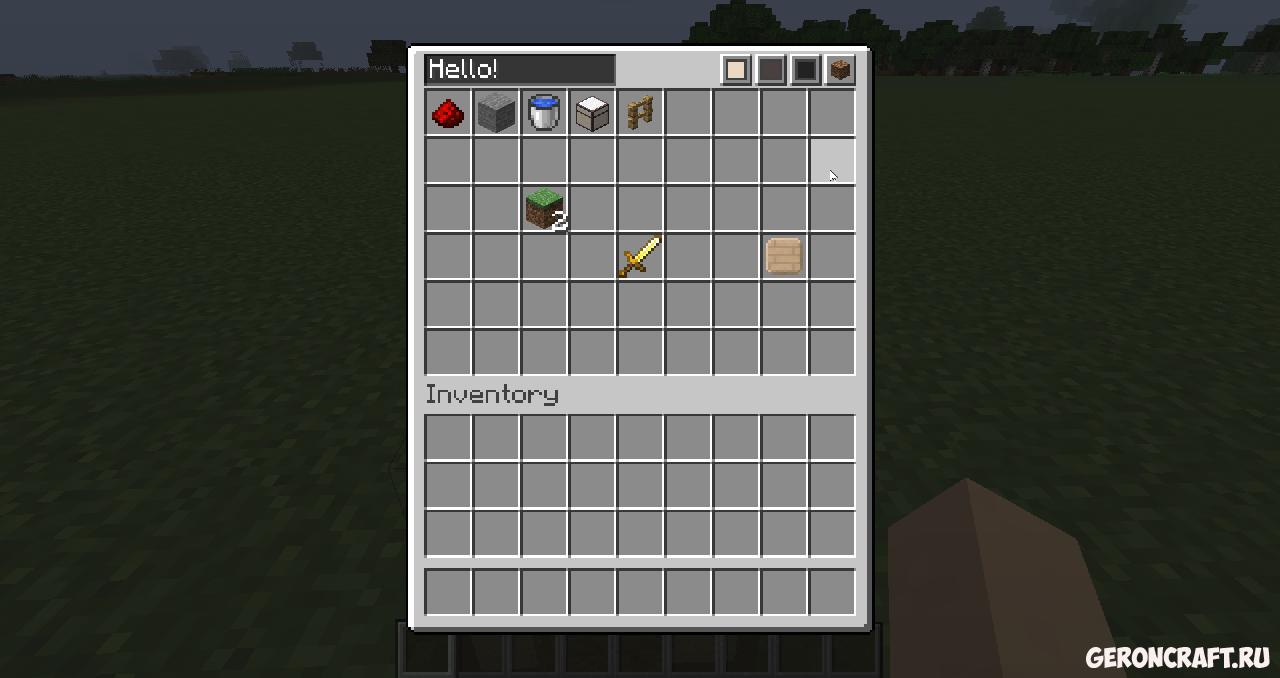Select the water bucket slot
1280x678 pixels.
pyautogui.click(x=544, y=113)
